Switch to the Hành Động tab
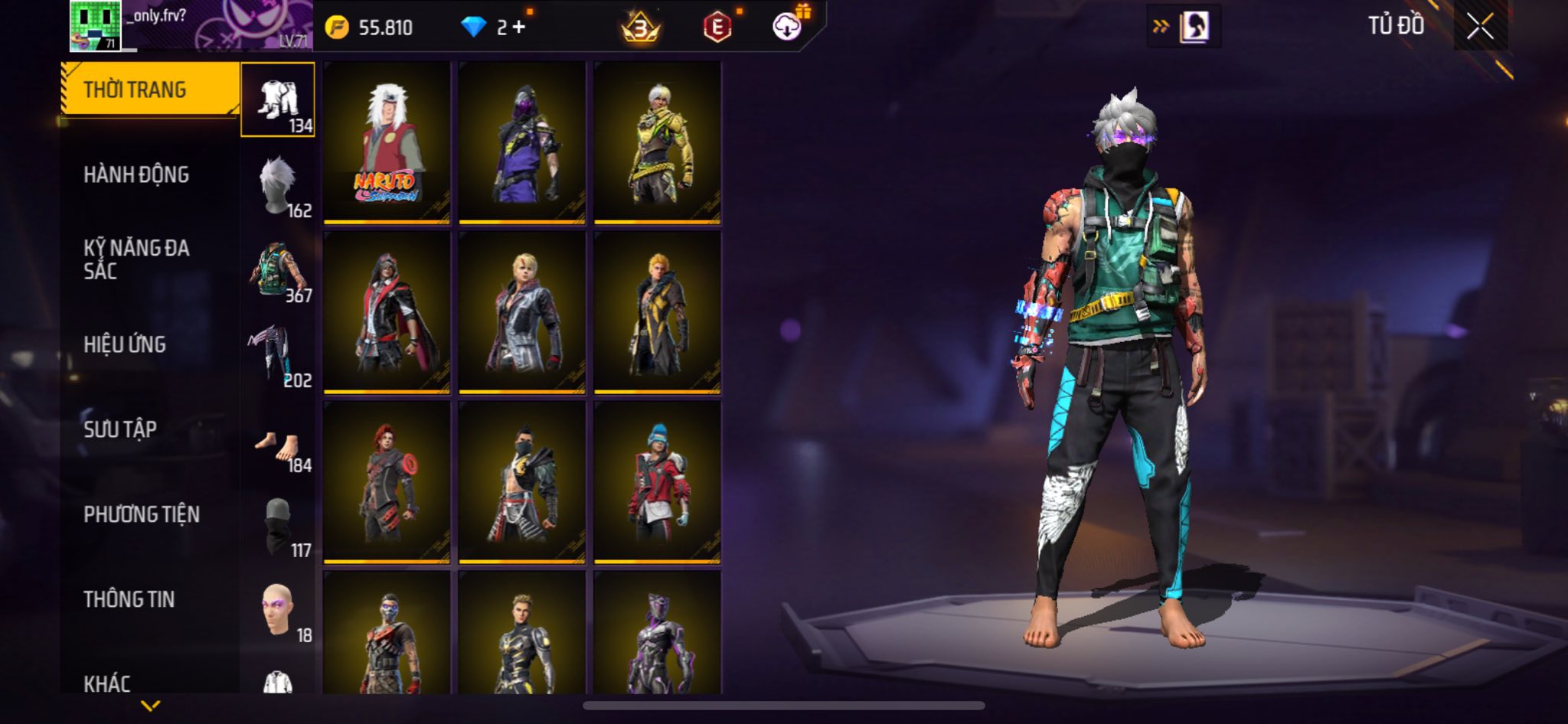 point(136,174)
